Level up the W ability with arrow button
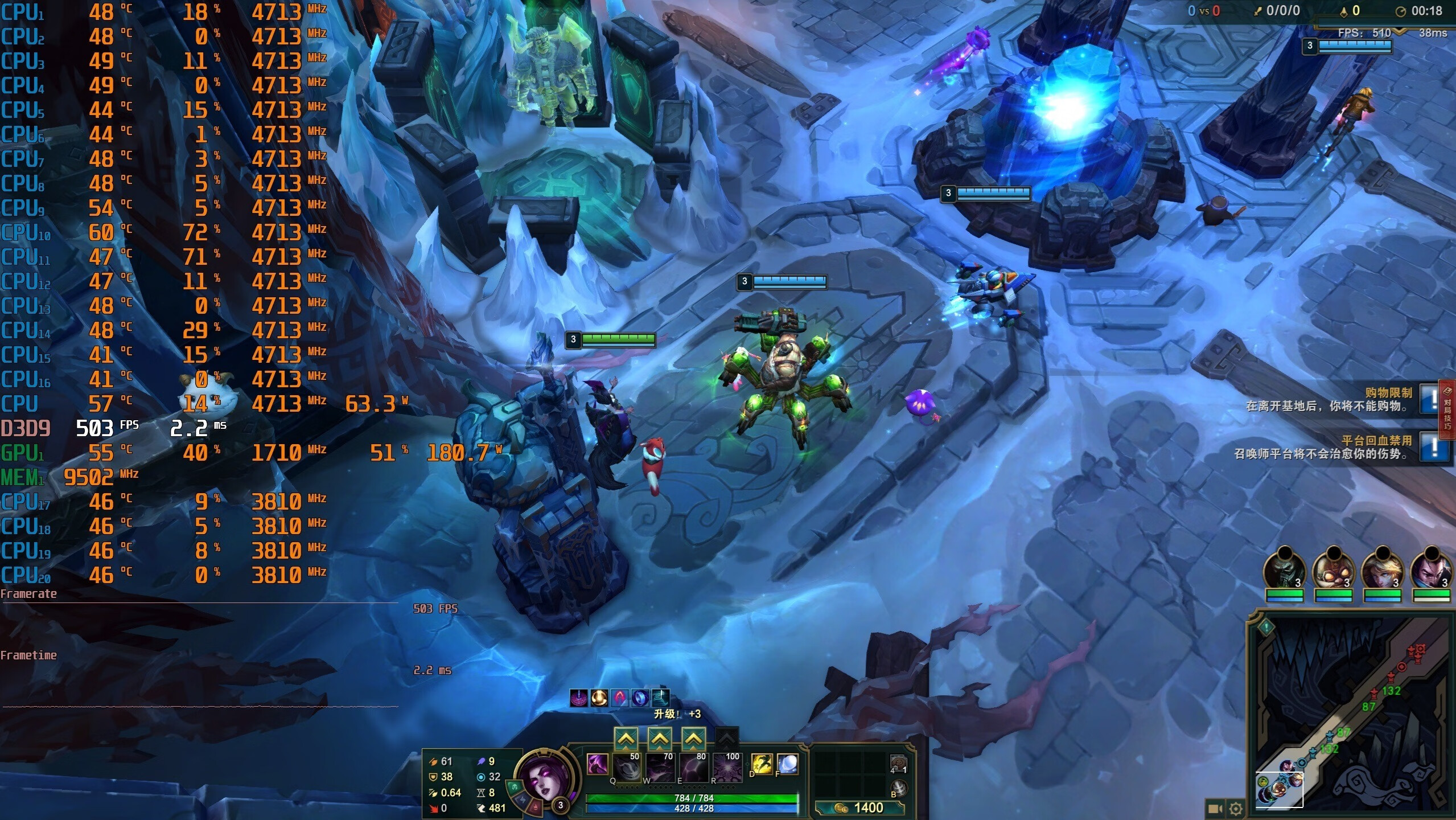The image size is (1456, 820). (660, 739)
